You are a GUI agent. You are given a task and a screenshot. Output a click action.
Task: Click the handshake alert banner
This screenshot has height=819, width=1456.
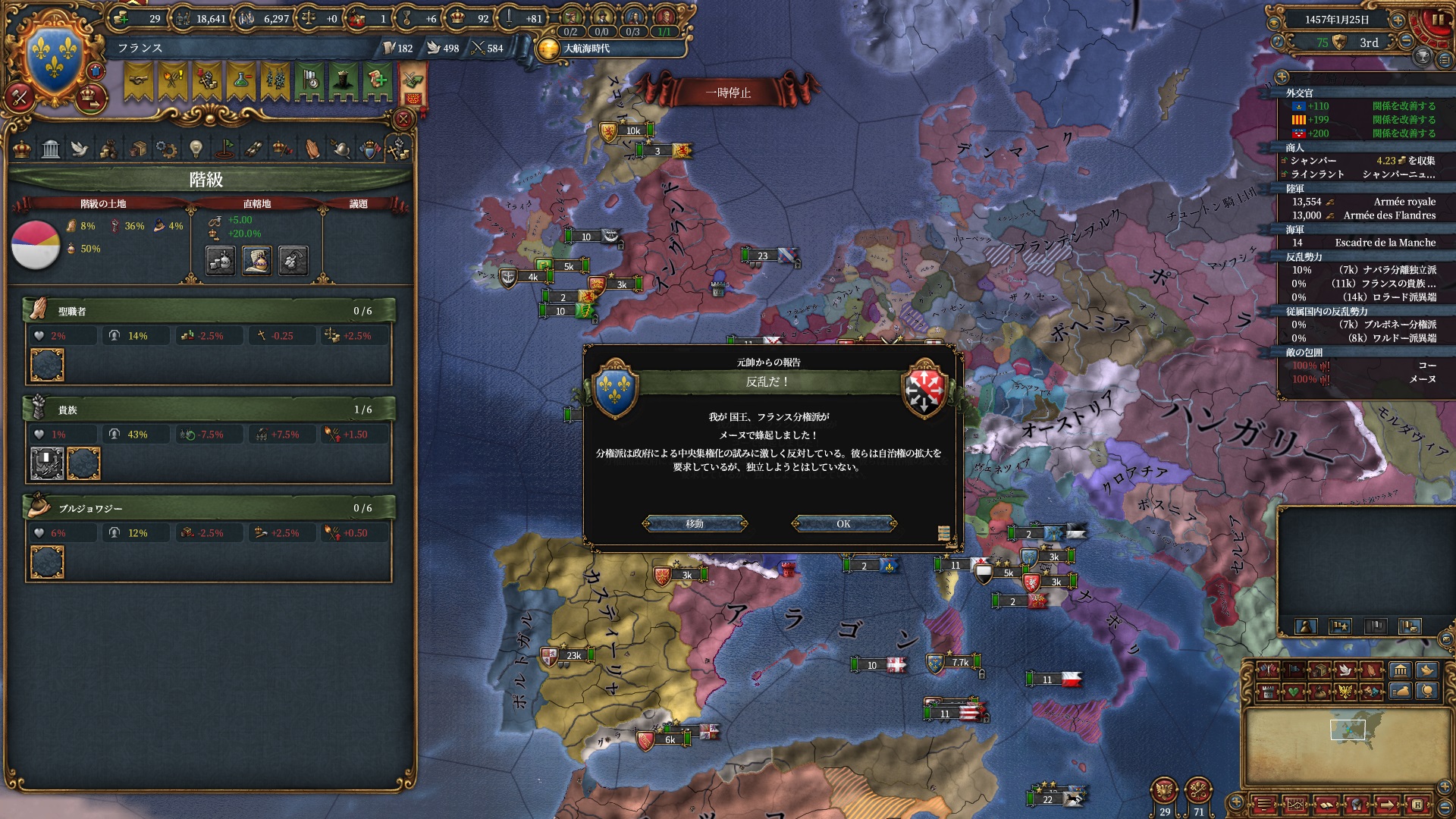(x=139, y=81)
